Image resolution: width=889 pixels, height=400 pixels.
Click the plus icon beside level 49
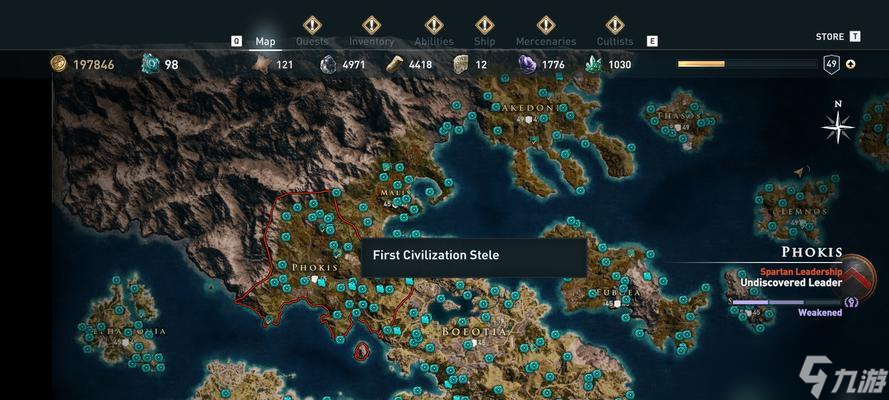pos(851,64)
